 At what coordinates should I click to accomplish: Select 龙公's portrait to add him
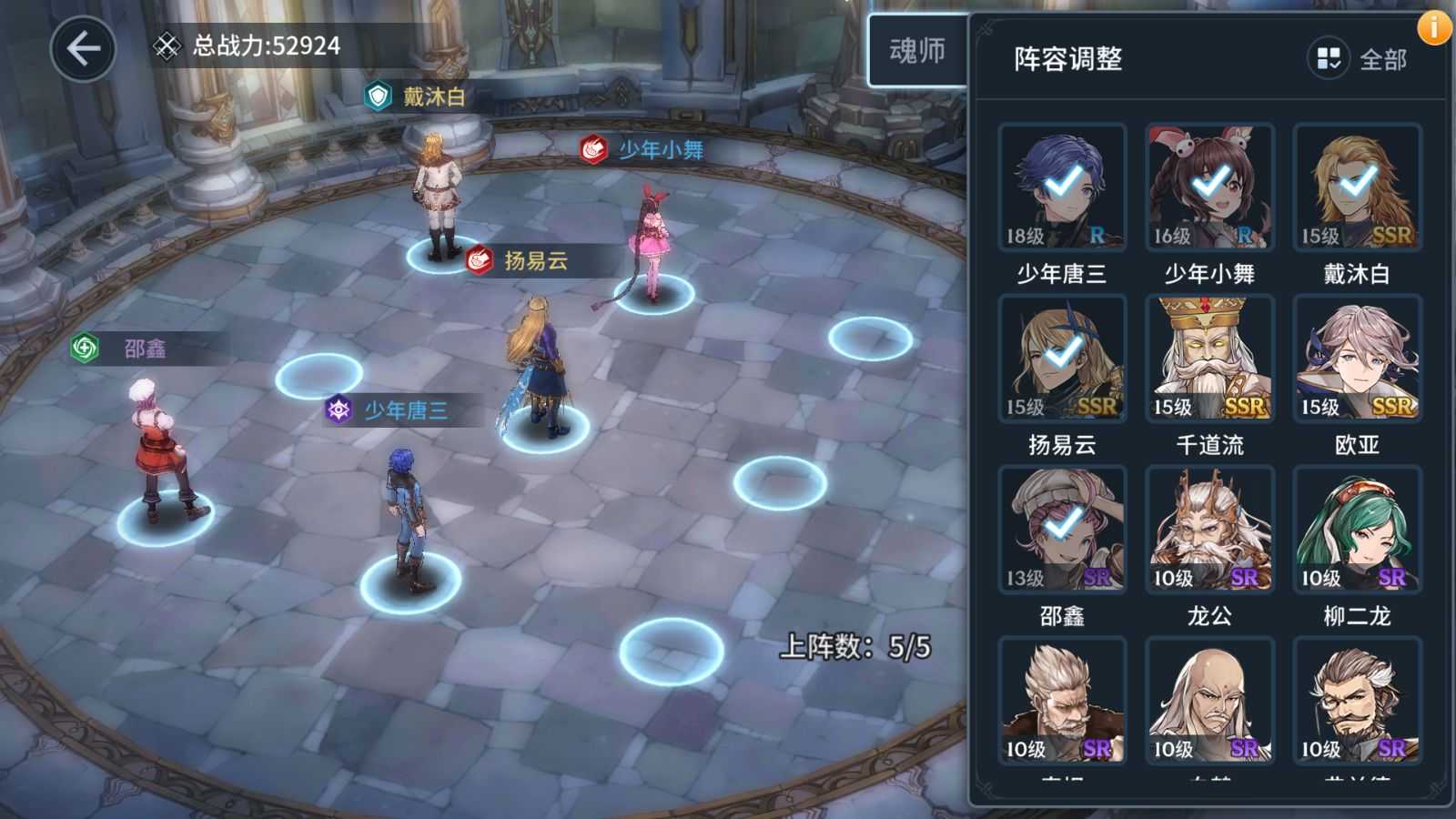1209,528
